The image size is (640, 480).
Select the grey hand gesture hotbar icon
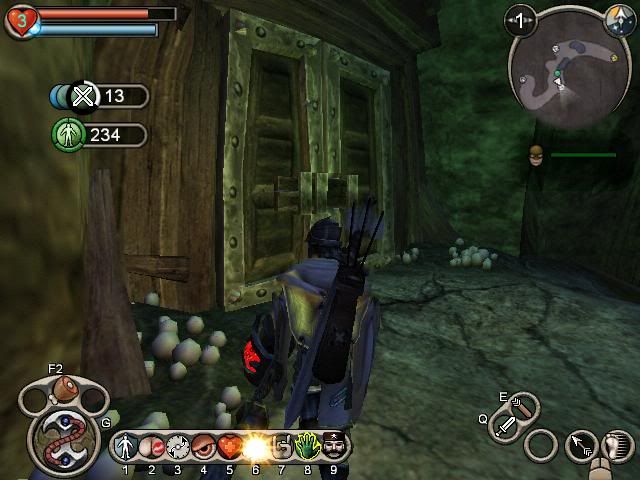coord(282,446)
